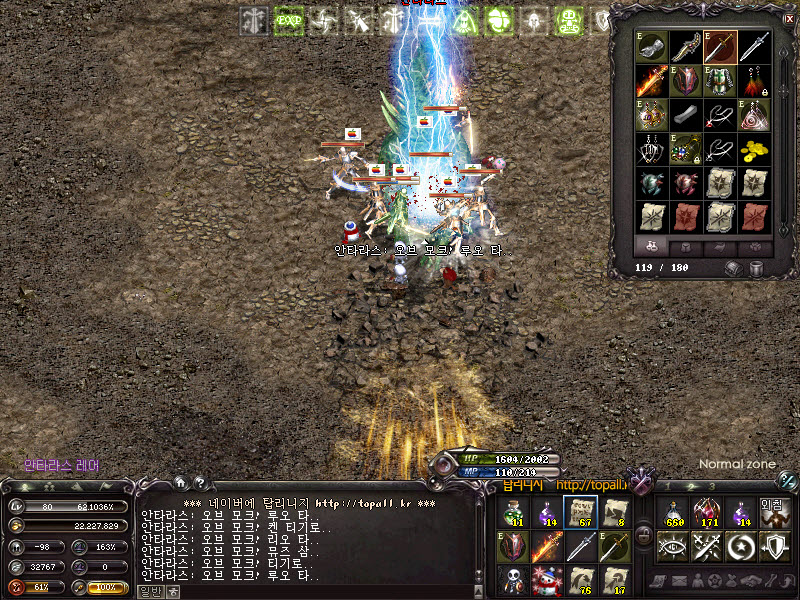This screenshot has width=800, height=600.
Task: Open the chest button below inventory
Action: pyautogui.click(x=733, y=268)
